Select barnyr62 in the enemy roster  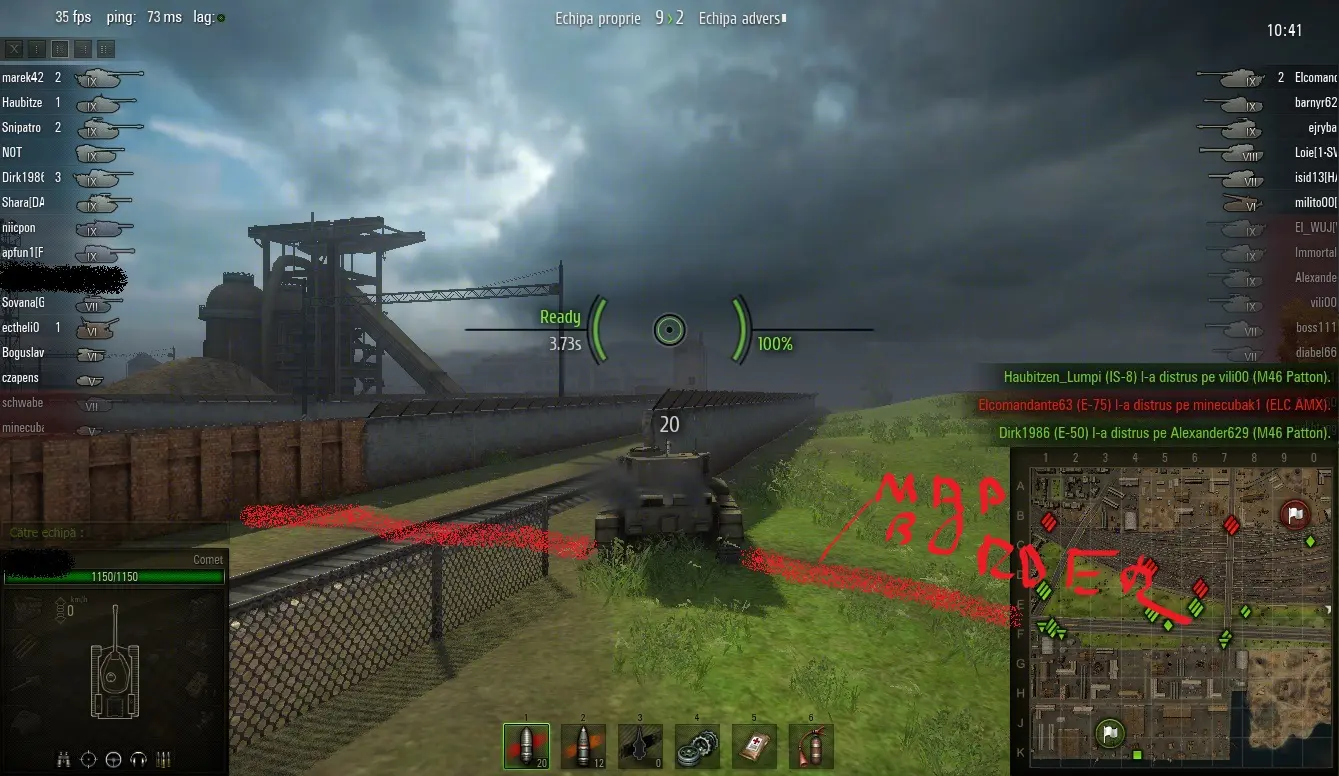pos(1314,102)
